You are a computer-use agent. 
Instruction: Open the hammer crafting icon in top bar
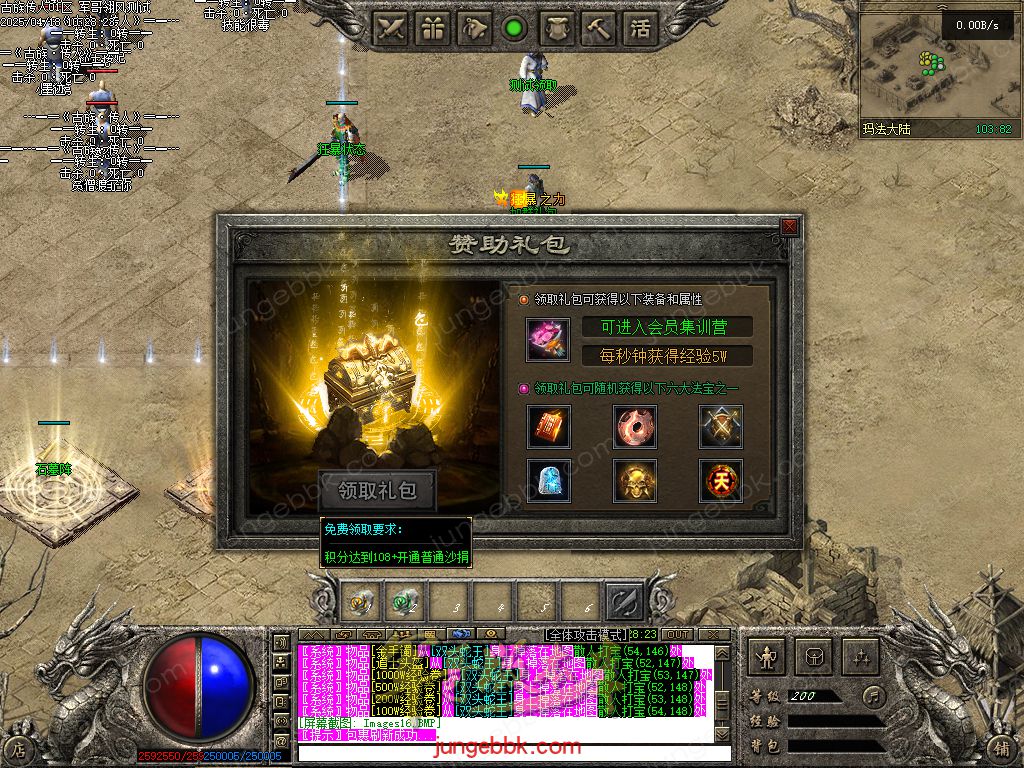pyautogui.click(x=598, y=28)
